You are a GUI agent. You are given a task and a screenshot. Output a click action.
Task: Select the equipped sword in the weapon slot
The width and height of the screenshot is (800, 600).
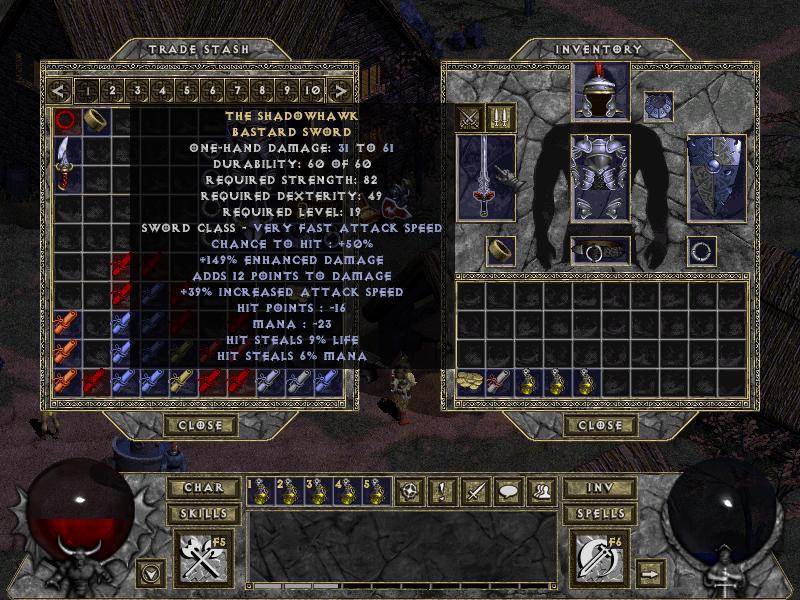tap(486, 178)
